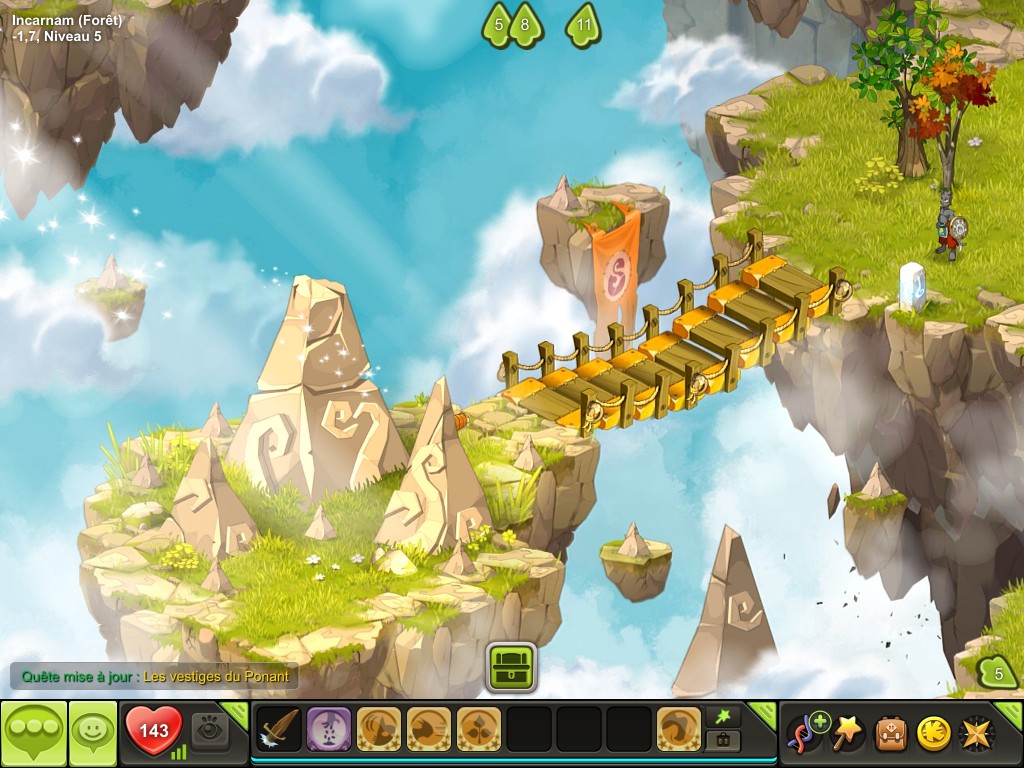Click the quest update notification banner

[154, 677]
